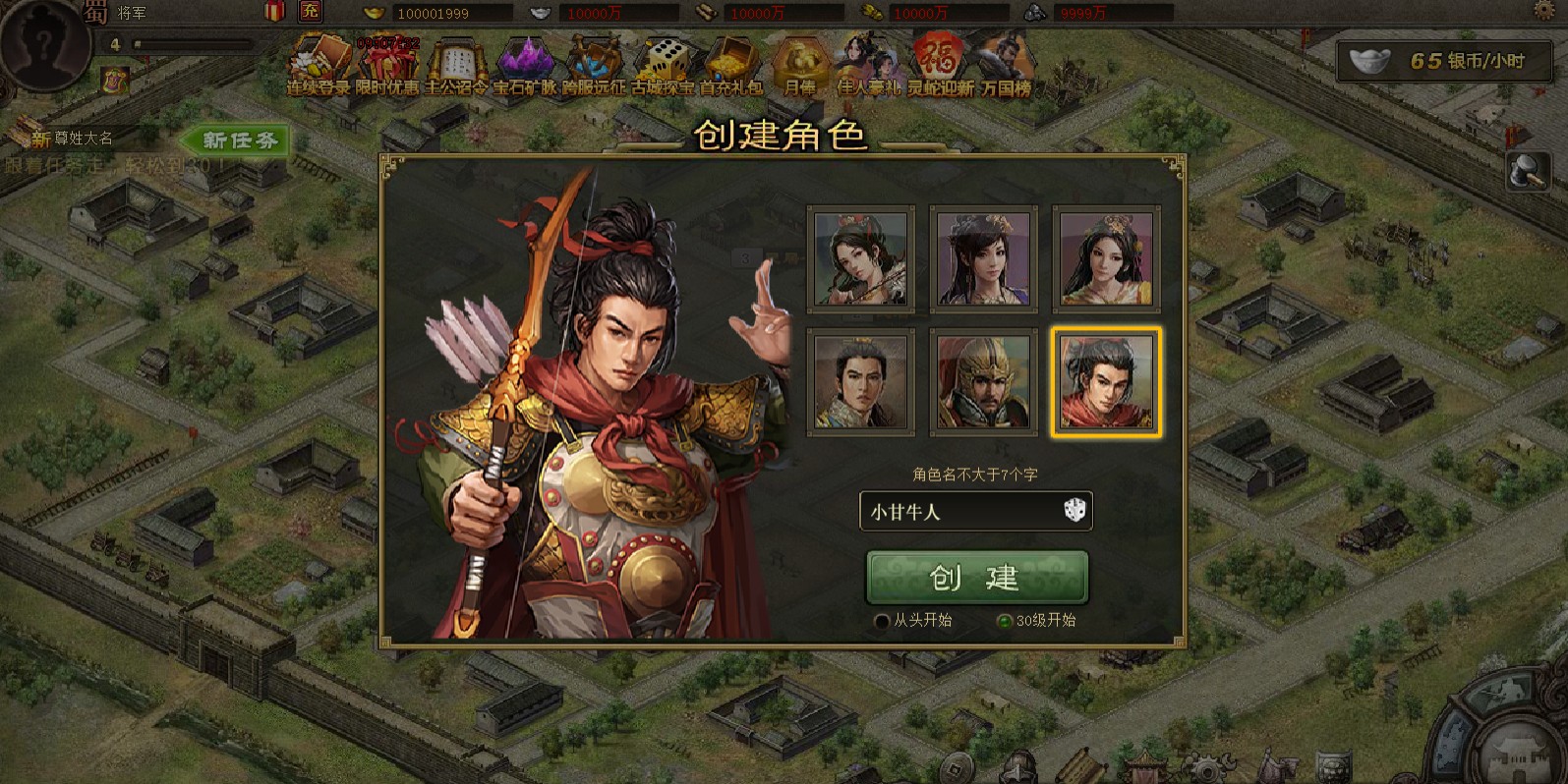Expand the 65 银币/小时 silver income panel
Screen dimensions: 1568x784
click(1446, 61)
